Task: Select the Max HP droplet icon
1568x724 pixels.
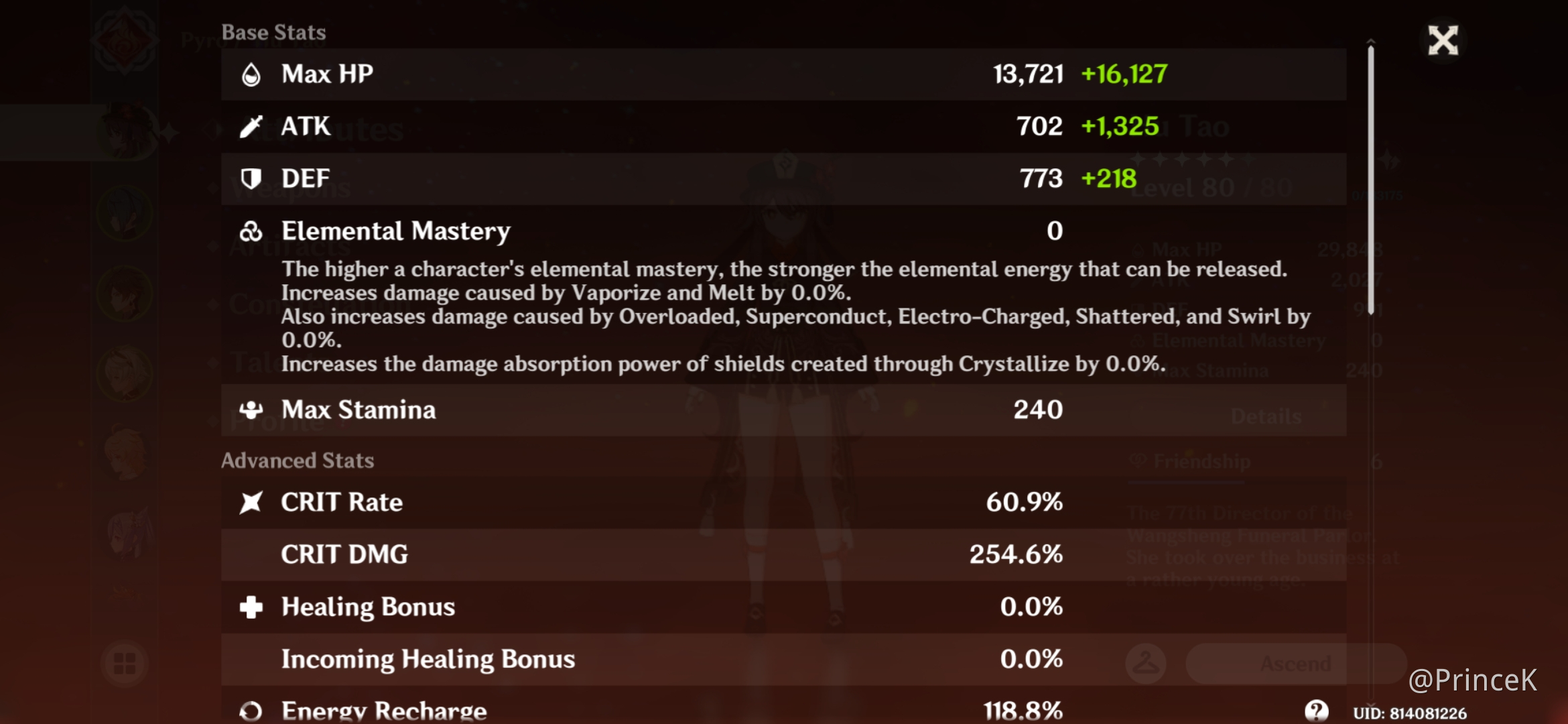Action: 251,74
